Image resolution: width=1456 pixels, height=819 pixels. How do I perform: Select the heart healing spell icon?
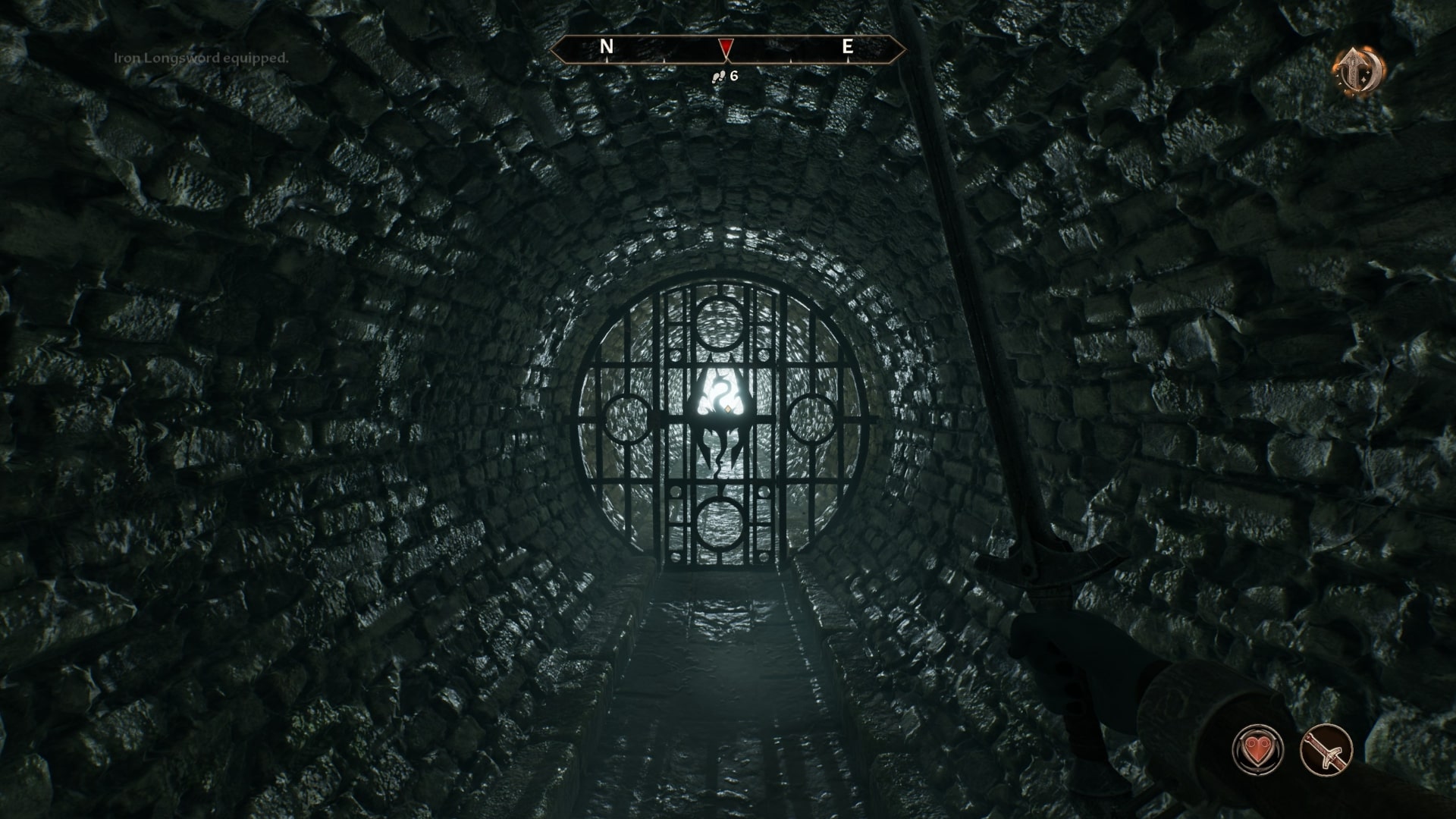1258,750
